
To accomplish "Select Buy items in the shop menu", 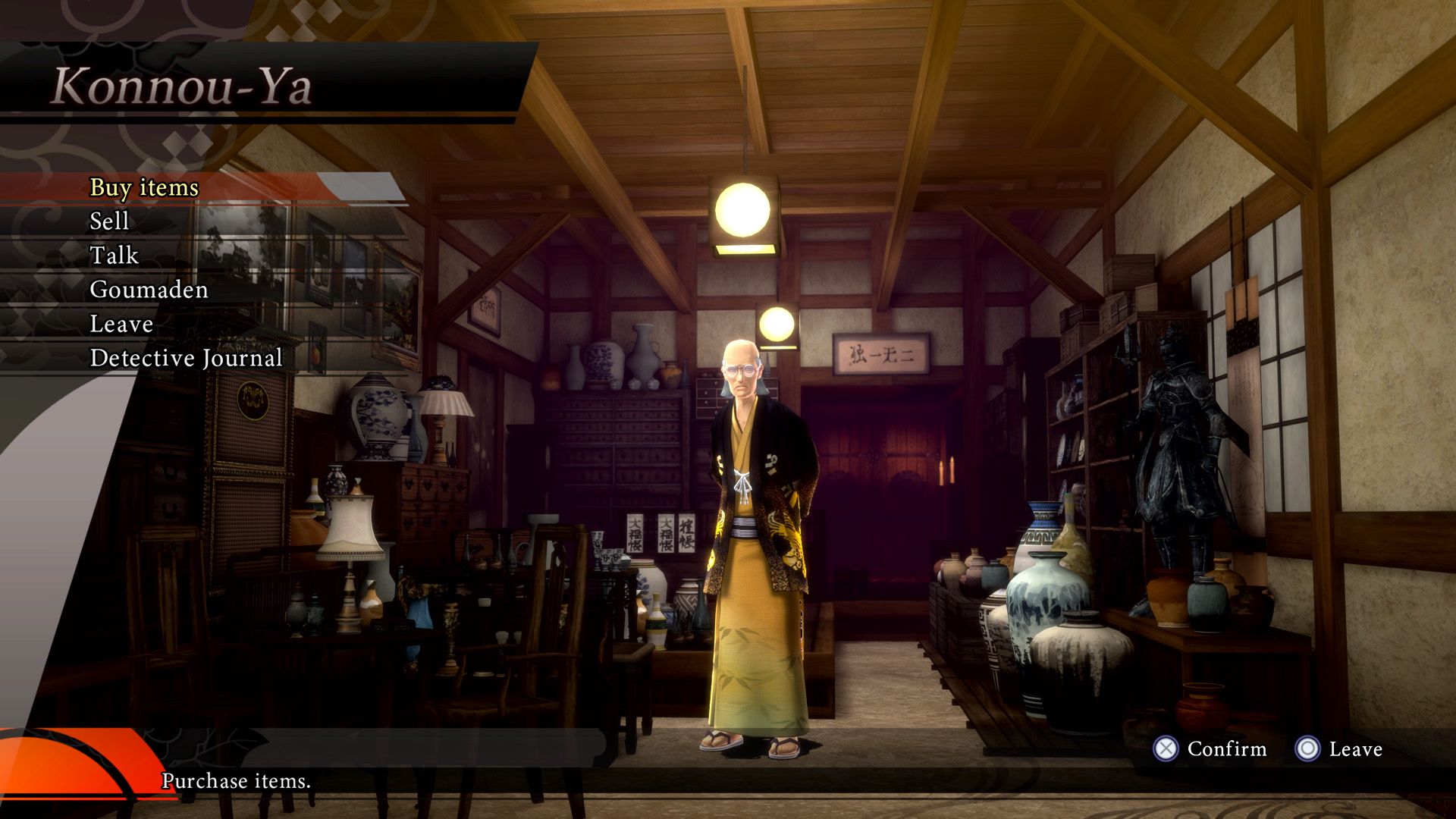I will coord(144,187).
